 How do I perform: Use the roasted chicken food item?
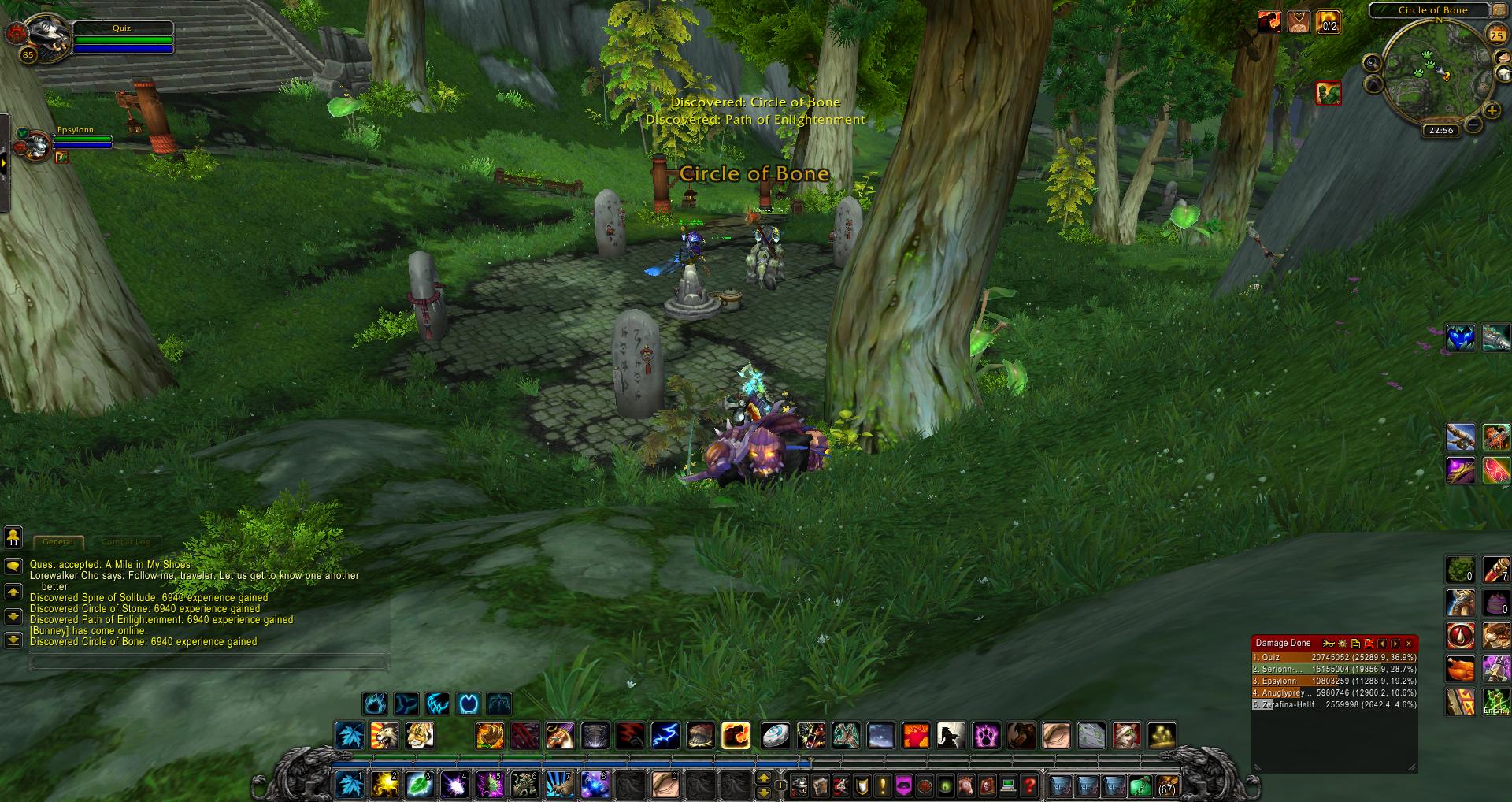pos(1461,669)
